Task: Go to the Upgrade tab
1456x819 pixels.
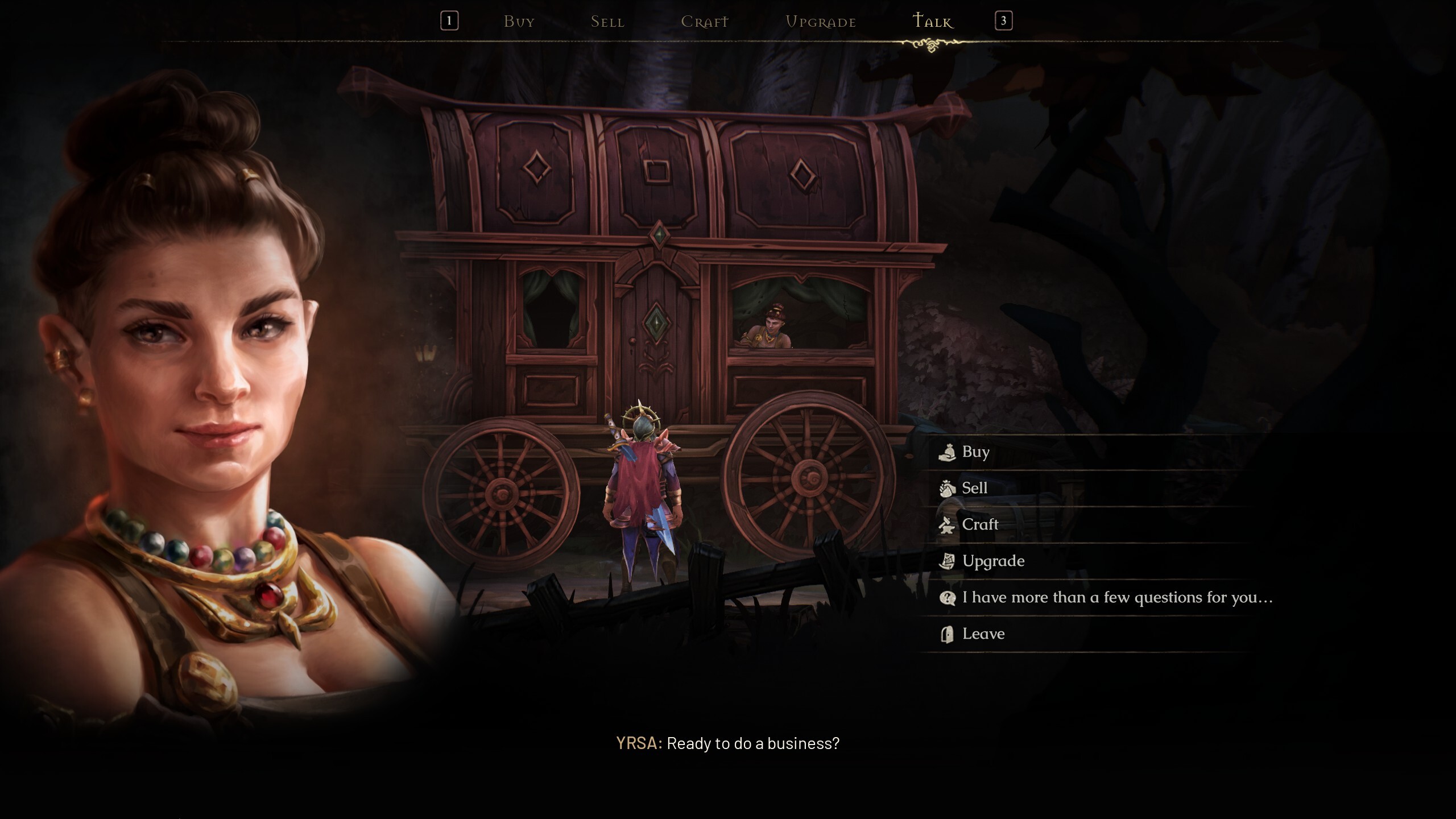Action: tap(820, 22)
